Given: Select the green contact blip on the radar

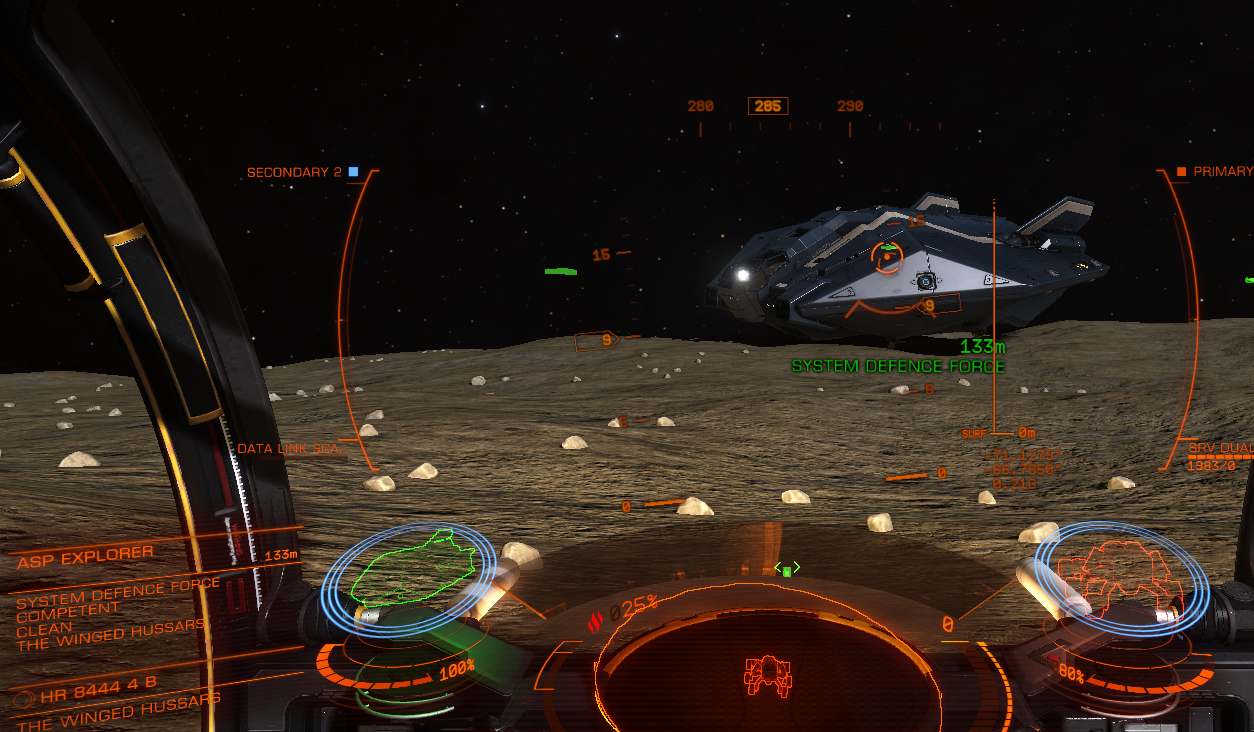Looking at the screenshot, I should (787, 570).
